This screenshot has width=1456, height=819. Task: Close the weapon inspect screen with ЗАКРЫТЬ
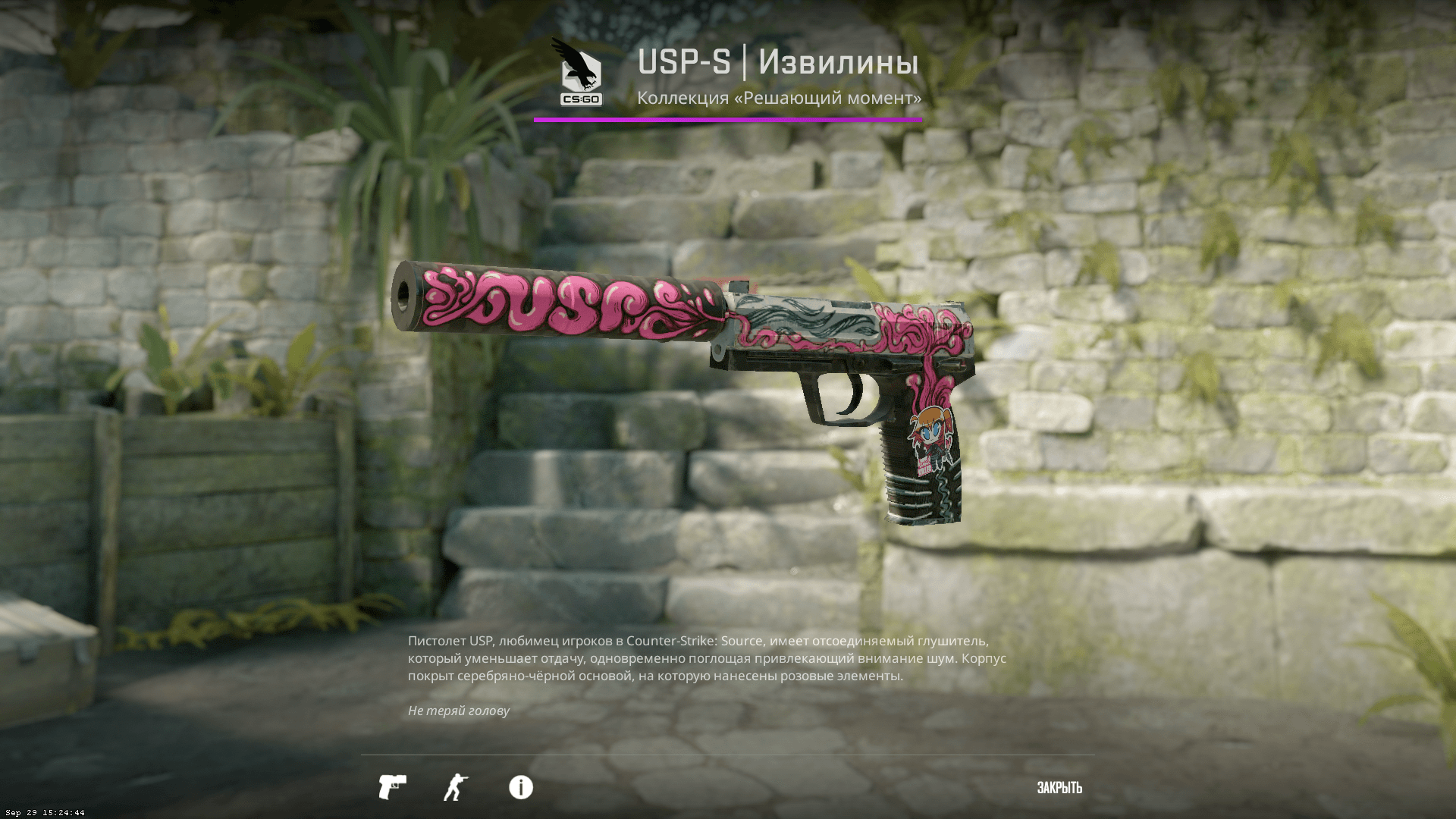(x=1059, y=788)
